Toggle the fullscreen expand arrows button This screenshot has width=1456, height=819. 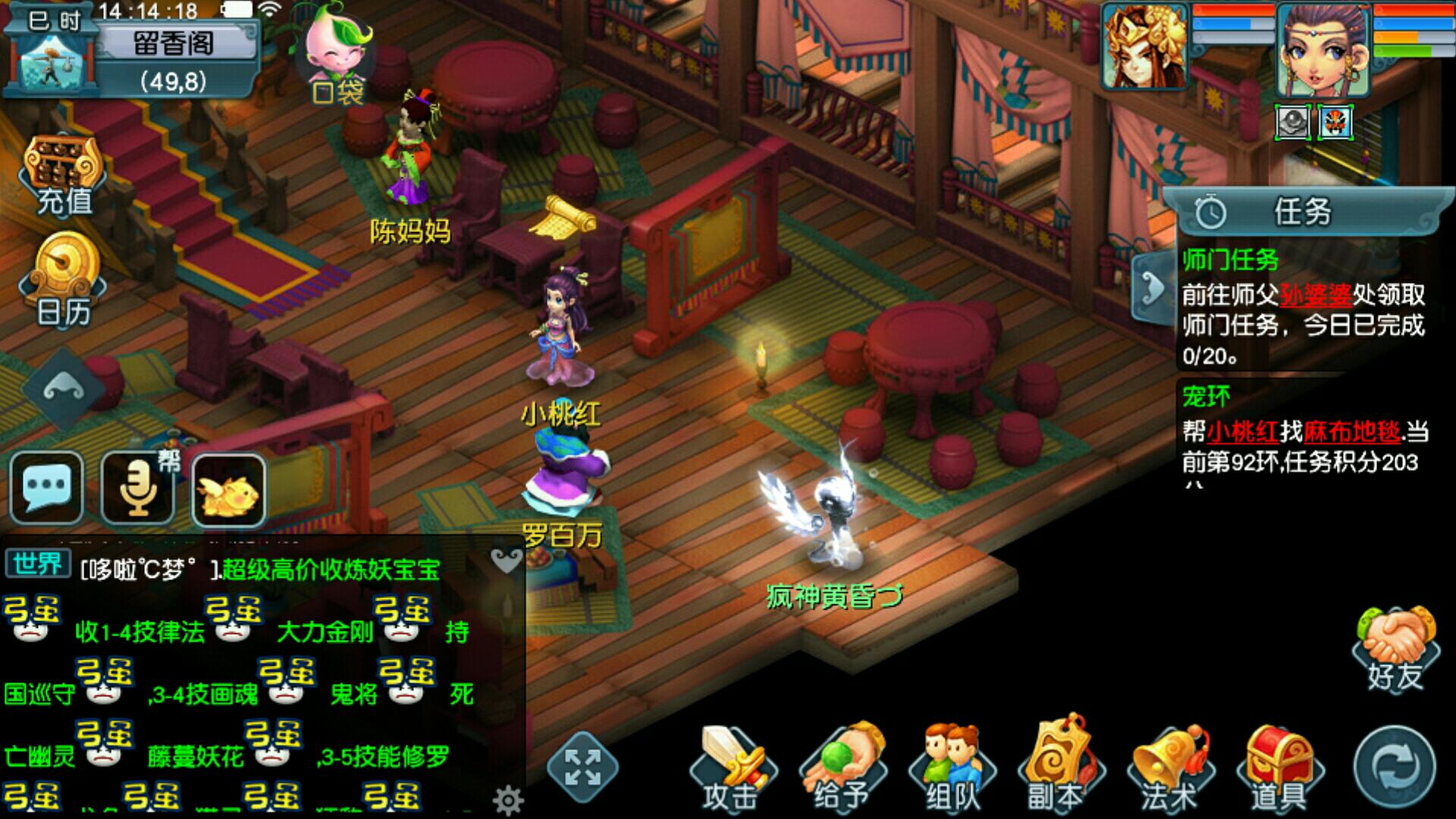click(x=582, y=767)
